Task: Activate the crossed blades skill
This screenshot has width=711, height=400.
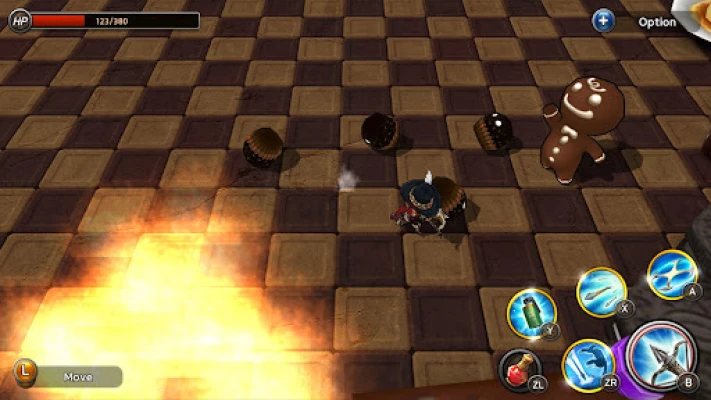Action: coord(672,272)
